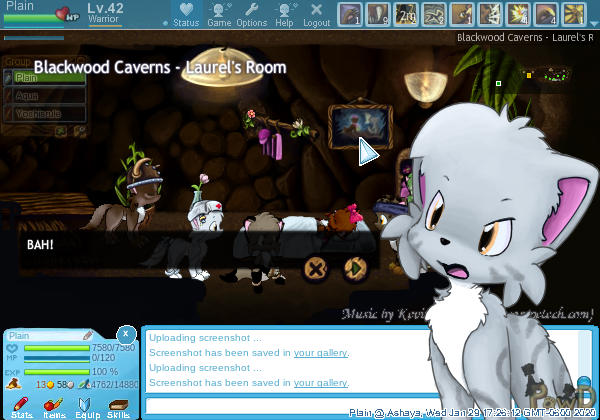Screen dimensions: 600x420
Task: Click the pencil edit icon beside Plain
Action: 88,335
